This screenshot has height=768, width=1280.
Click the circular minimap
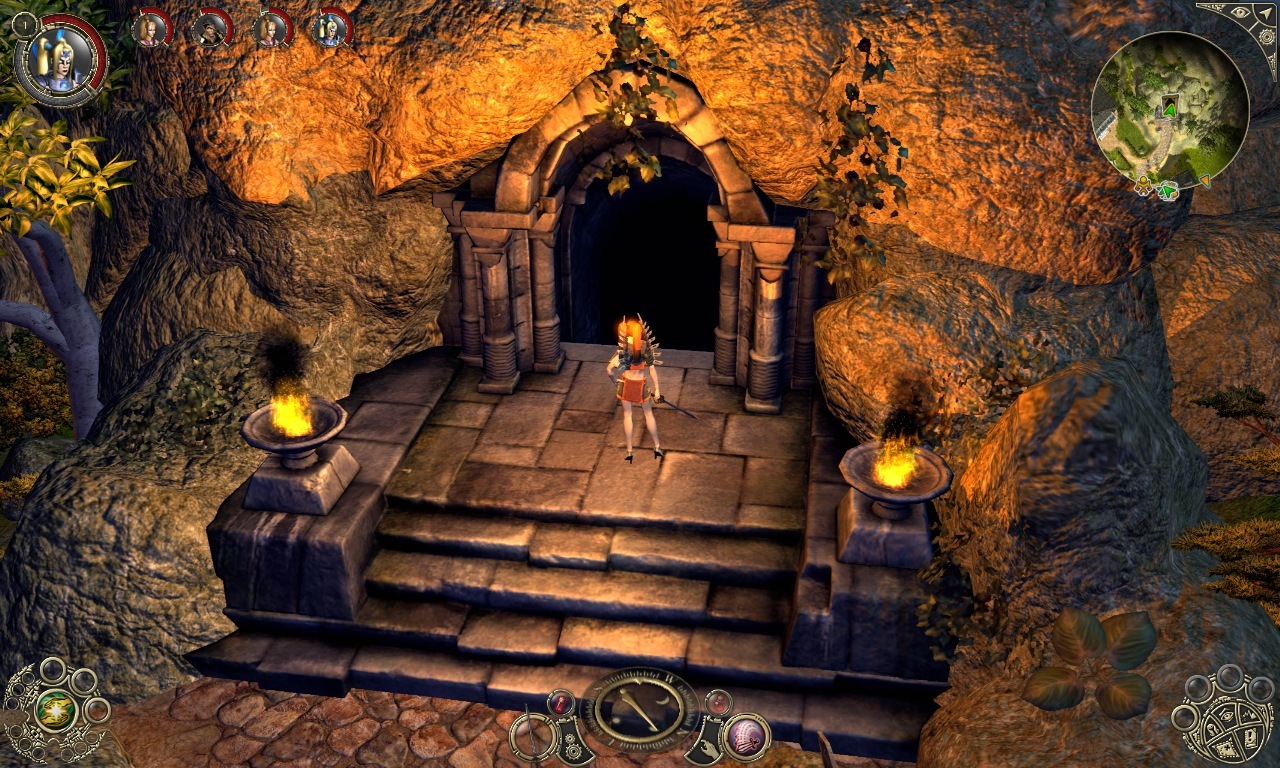[1169, 108]
